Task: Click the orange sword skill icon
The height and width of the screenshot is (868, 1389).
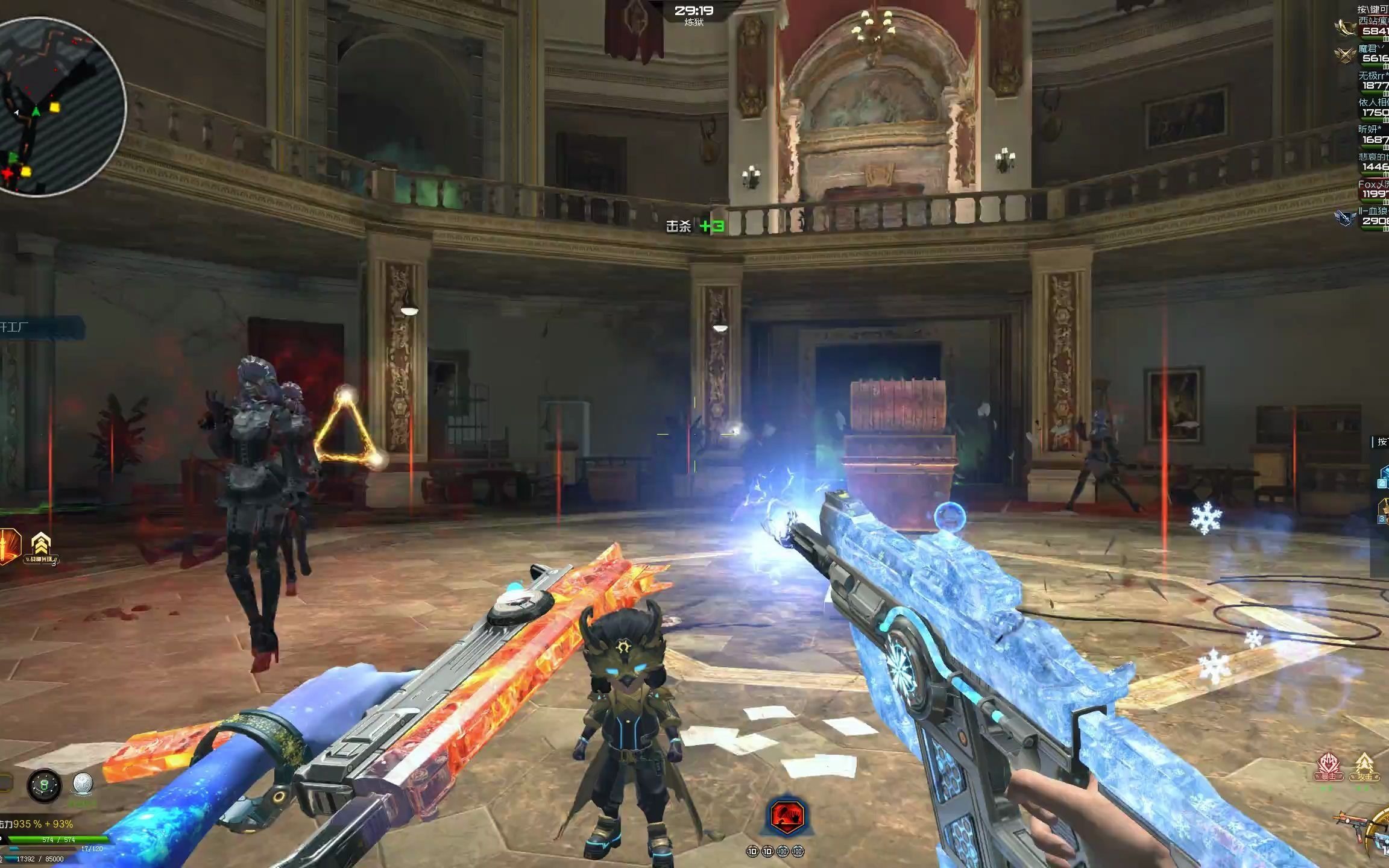Action: click(x=8, y=546)
